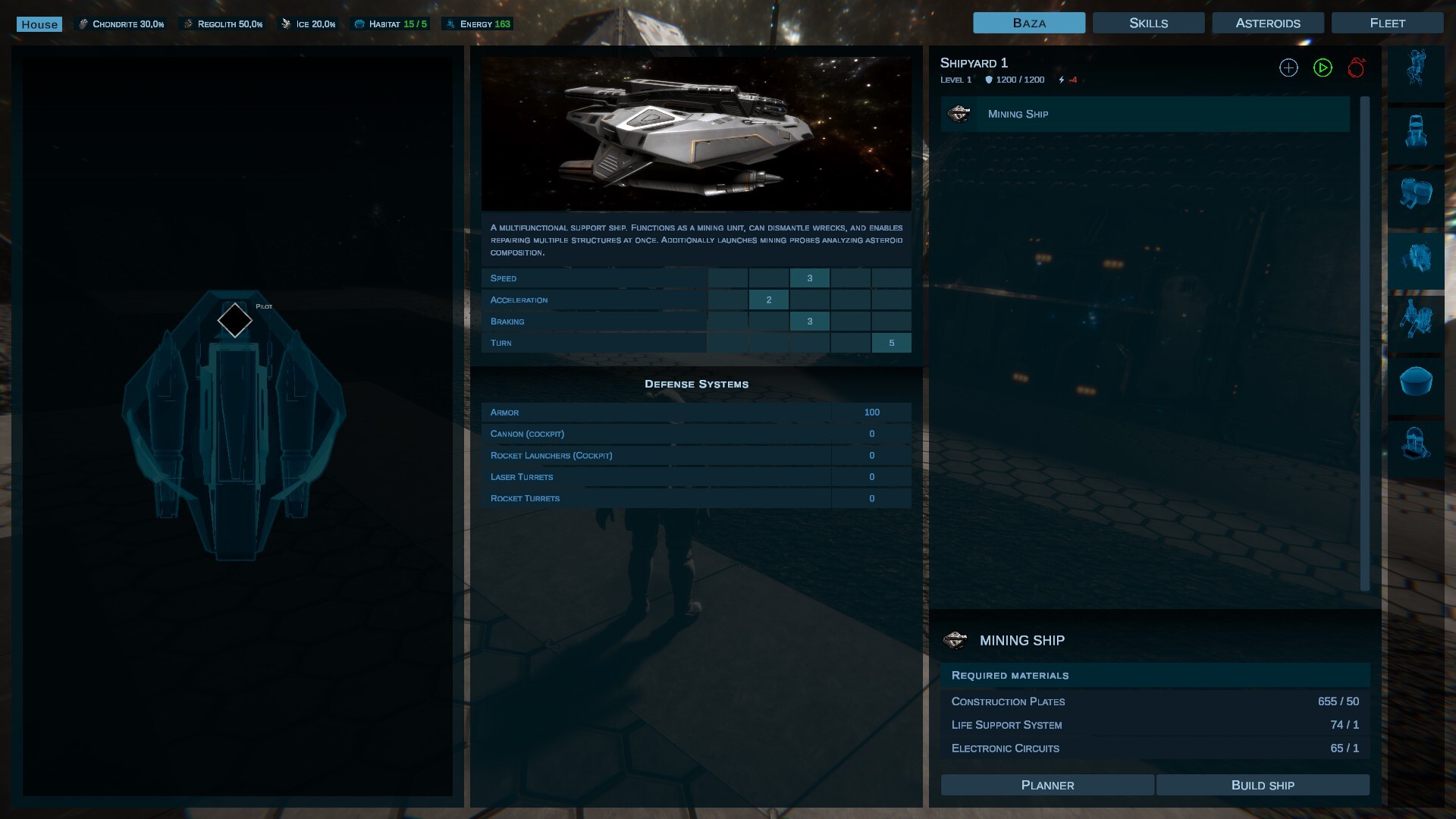The width and height of the screenshot is (1456, 819).
Task: Select the mining drone blueprint in the sidebar
Action: click(x=1417, y=319)
